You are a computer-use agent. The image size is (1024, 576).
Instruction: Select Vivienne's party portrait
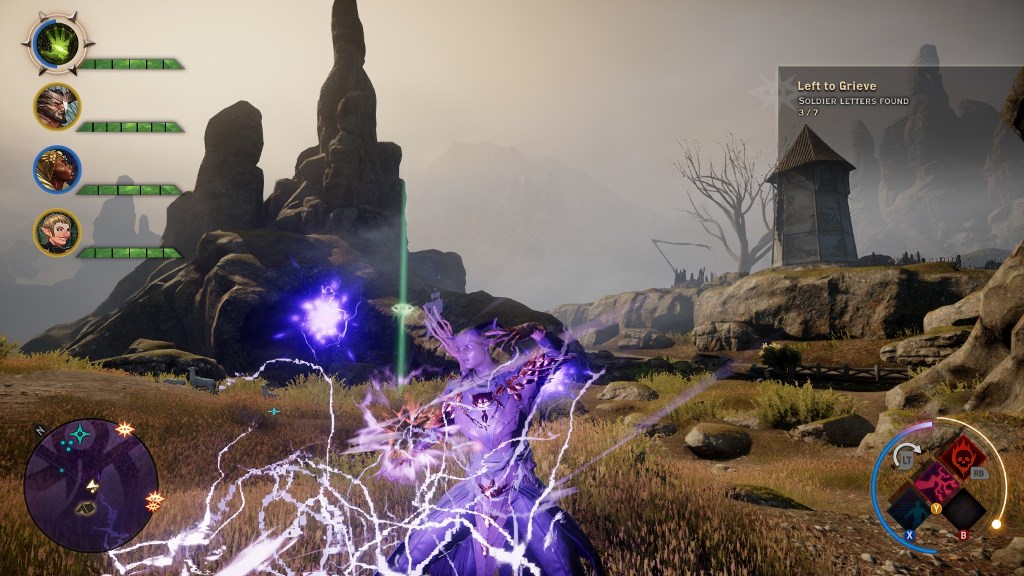pyautogui.click(x=57, y=169)
